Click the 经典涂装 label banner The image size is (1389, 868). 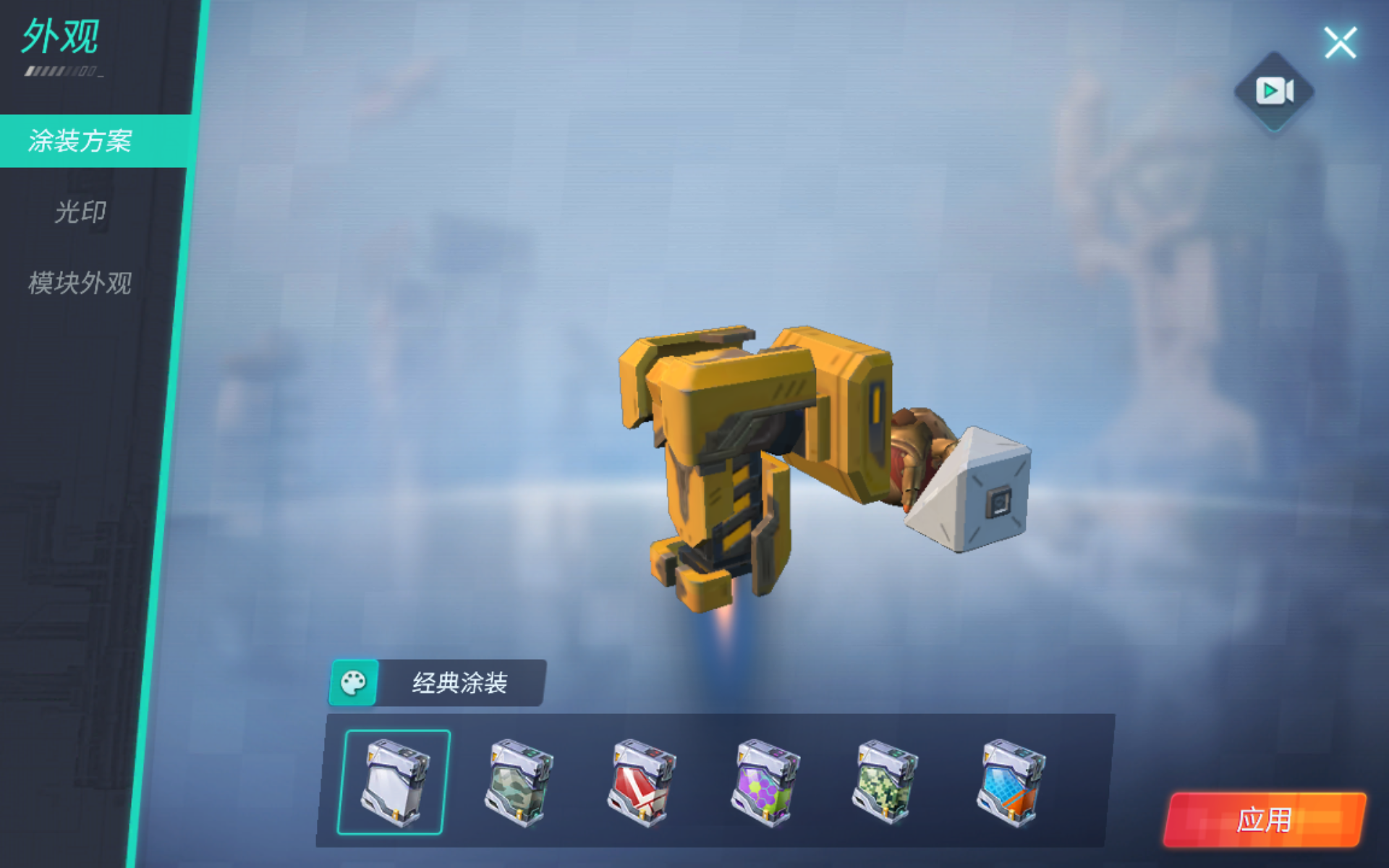(461, 680)
